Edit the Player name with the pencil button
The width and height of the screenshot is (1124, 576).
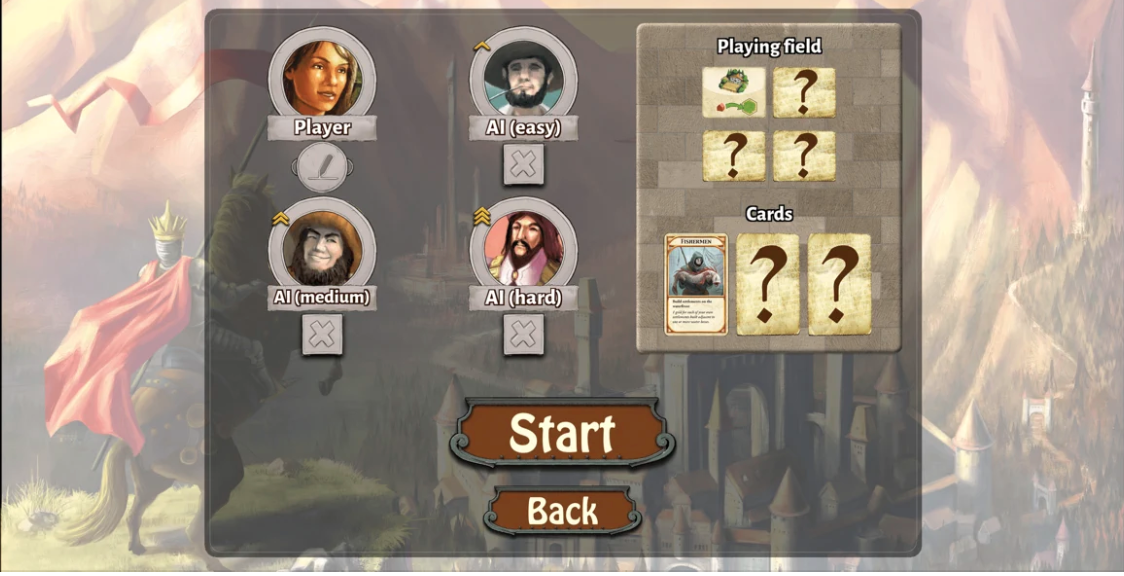[322, 166]
